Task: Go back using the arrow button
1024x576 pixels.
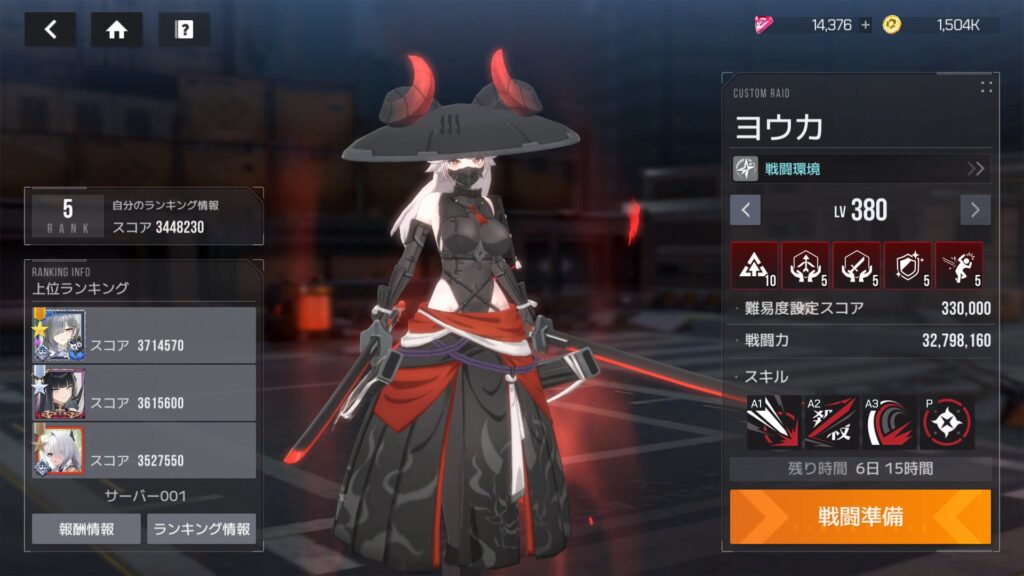Action: click(50, 29)
